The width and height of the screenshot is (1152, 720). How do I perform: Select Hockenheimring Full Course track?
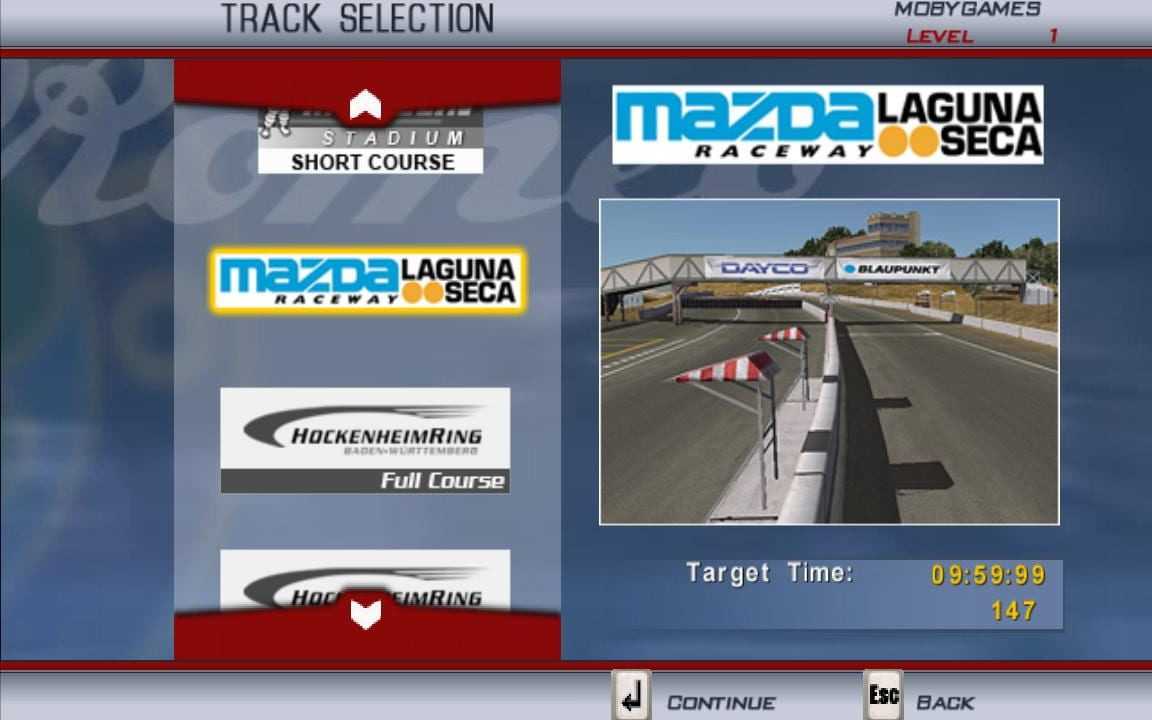[365, 440]
